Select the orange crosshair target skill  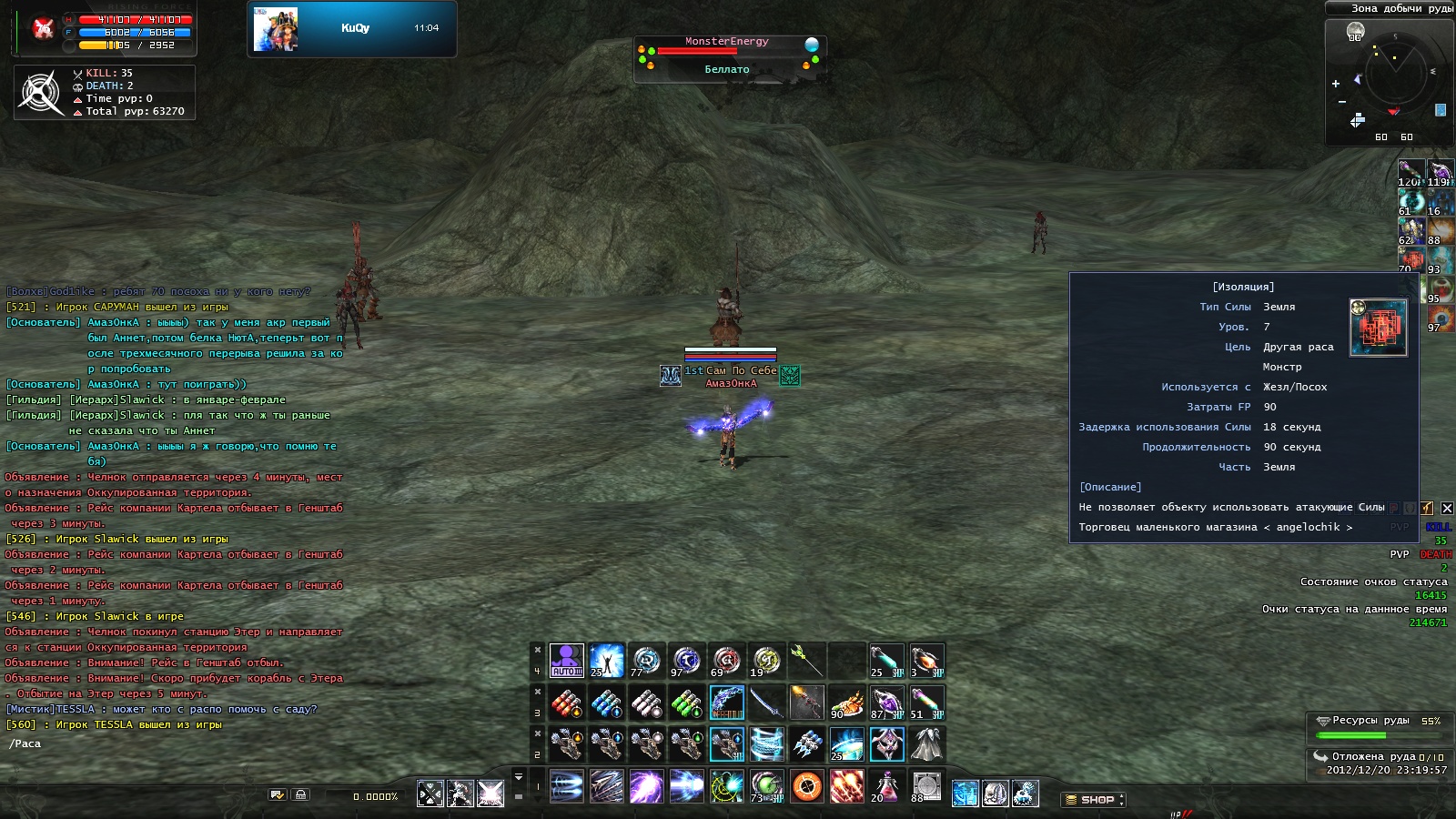806,786
